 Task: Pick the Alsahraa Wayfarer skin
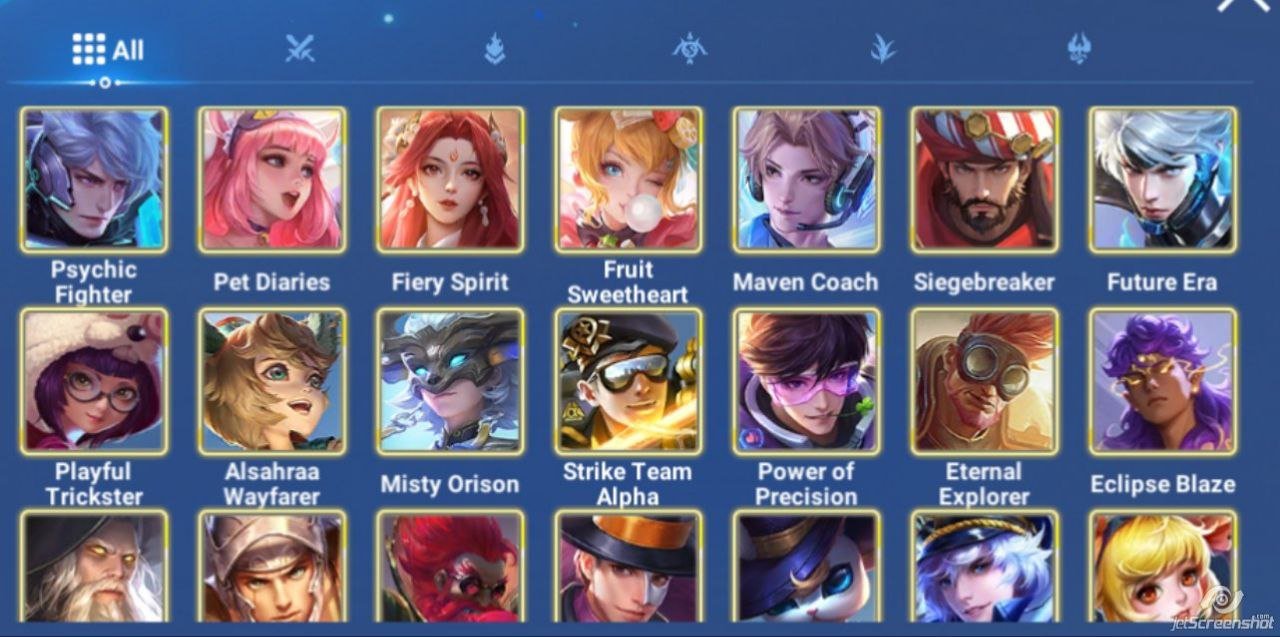(272, 381)
